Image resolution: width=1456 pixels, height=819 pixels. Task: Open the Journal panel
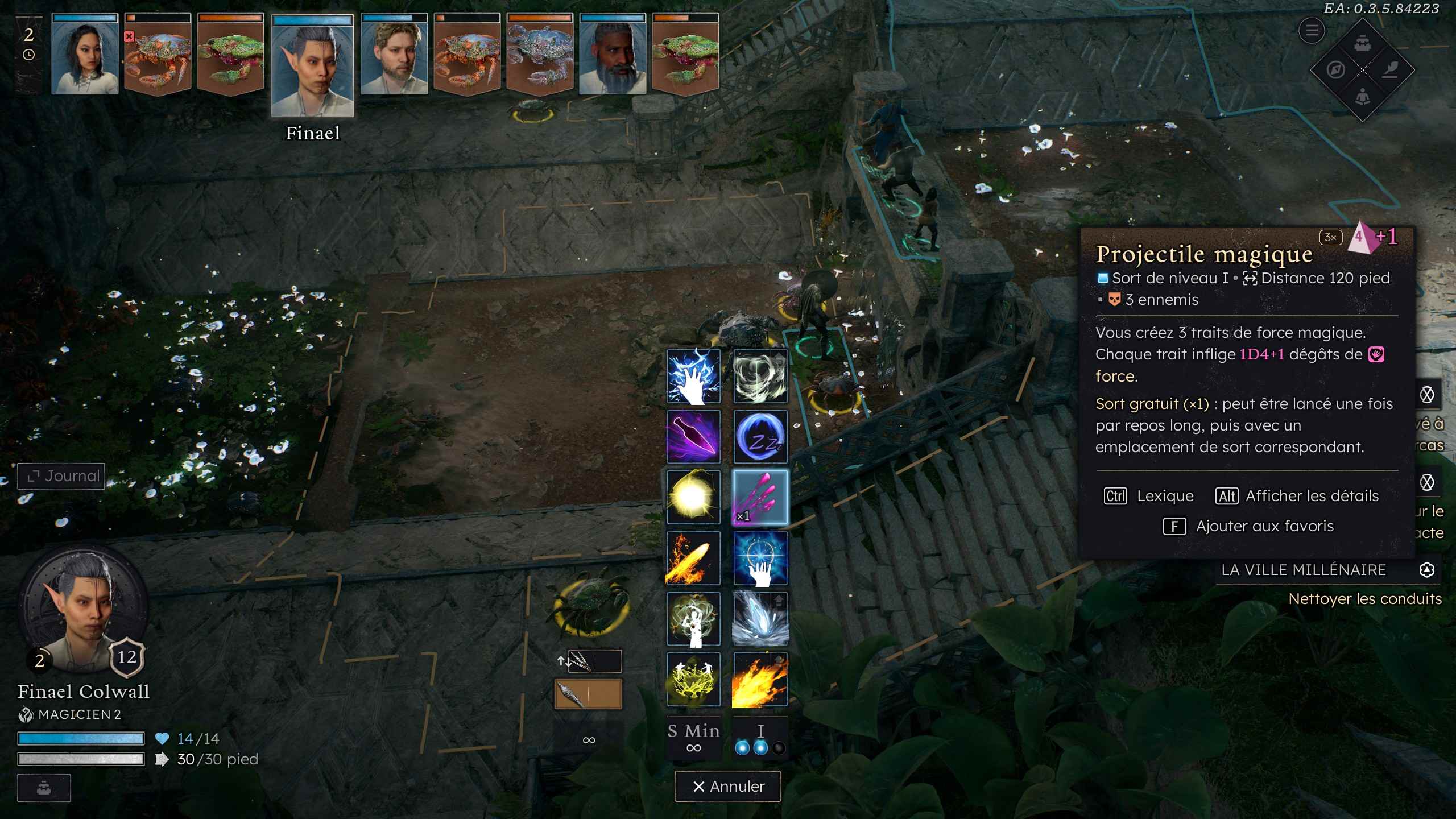(x=61, y=476)
